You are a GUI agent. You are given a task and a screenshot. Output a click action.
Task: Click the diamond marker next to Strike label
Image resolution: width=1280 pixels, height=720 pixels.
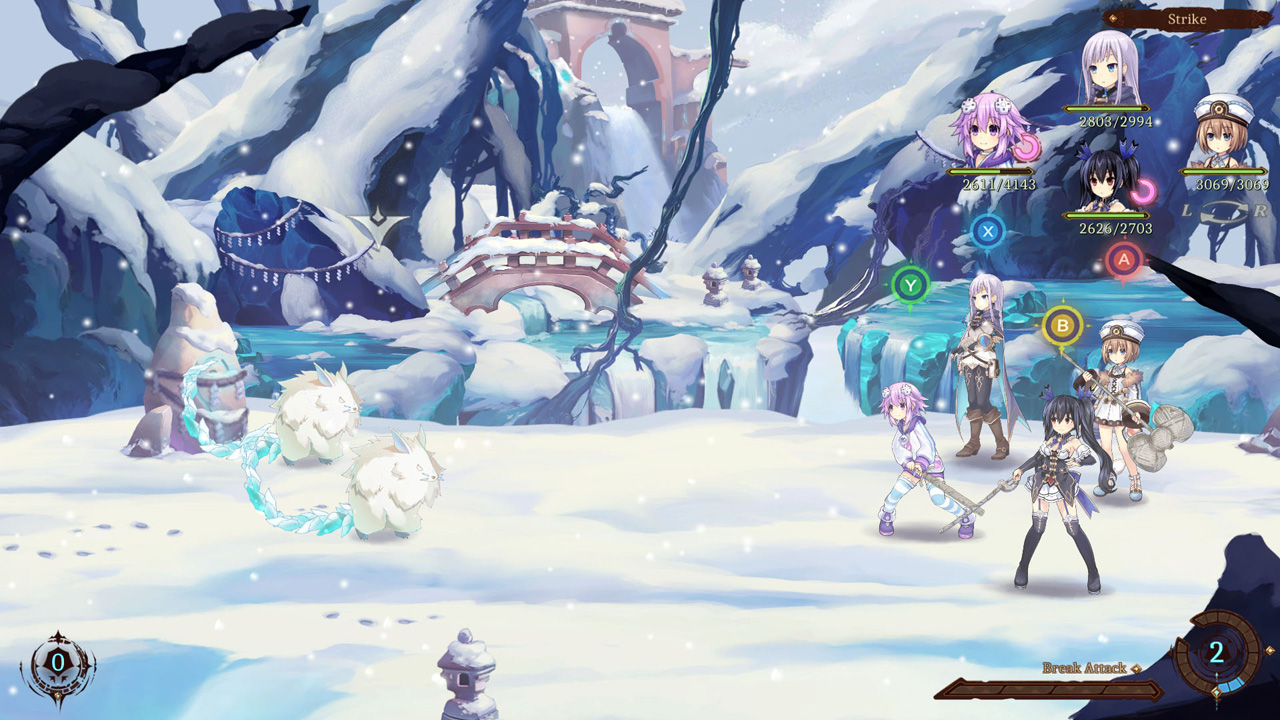pos(1115,16)
